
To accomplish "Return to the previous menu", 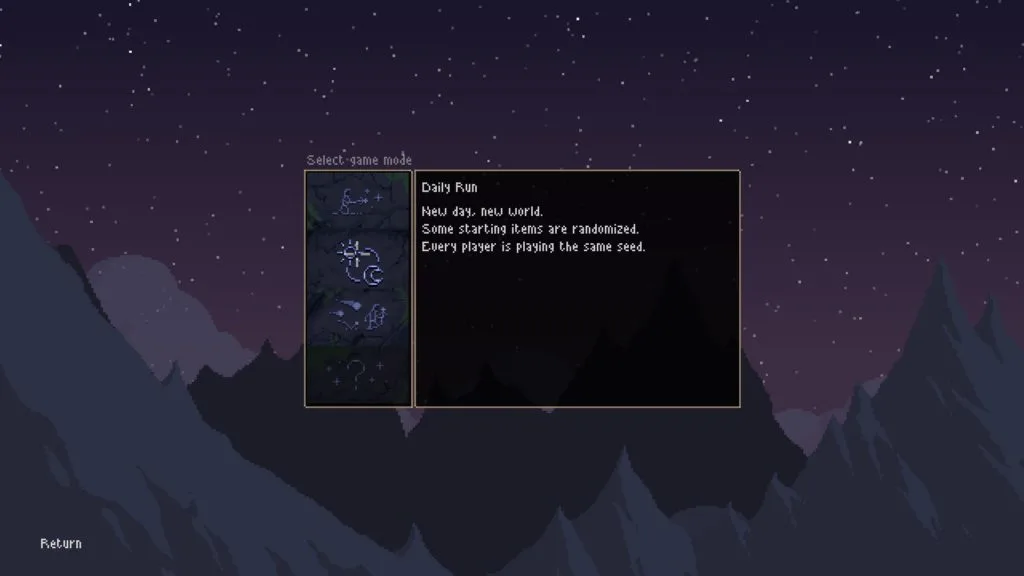I will click(x=61, y=544).
